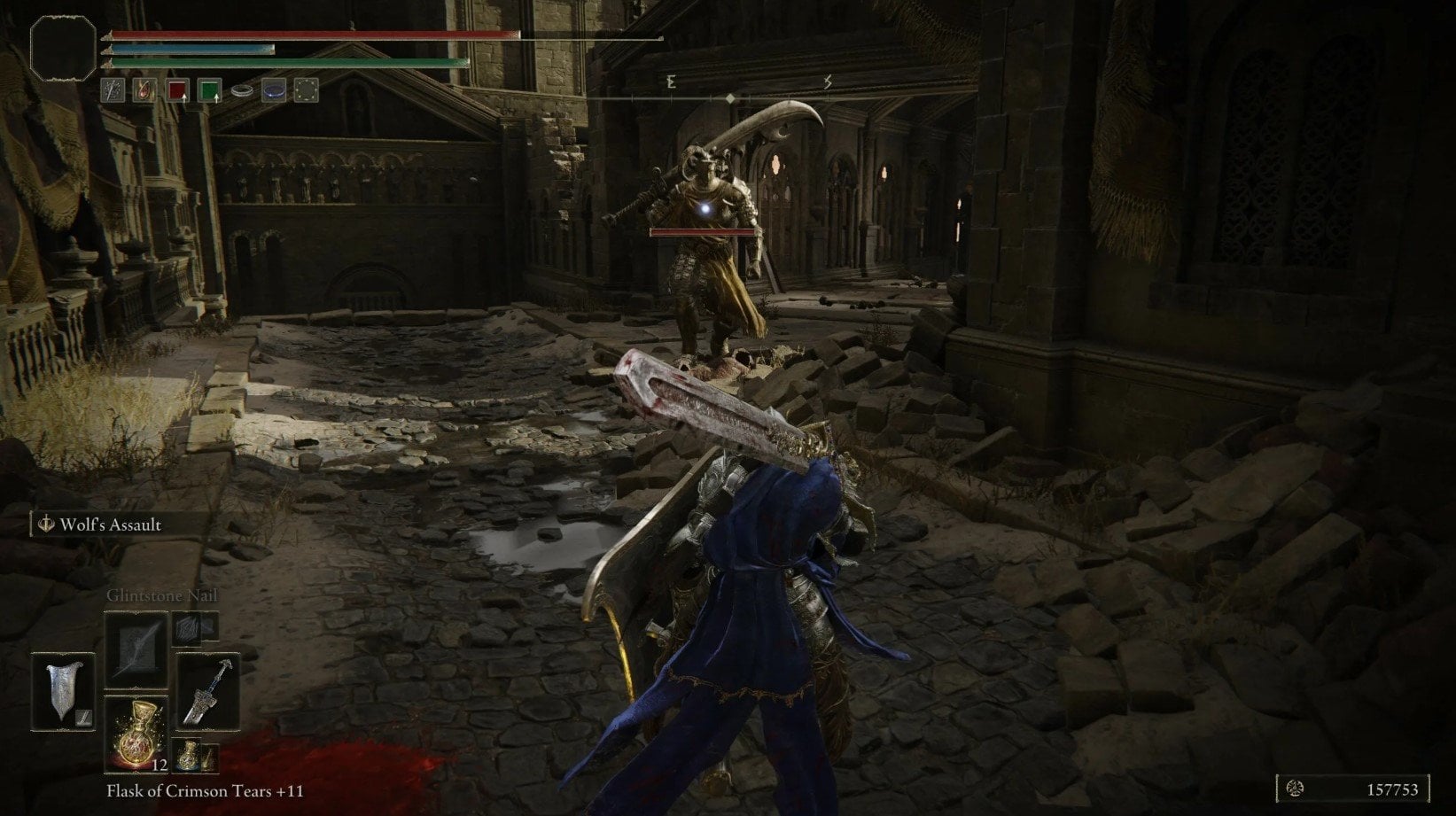This screenshot has width=1456, height=816.
Task: Select the Glintstone Nail spell slot
Action: point(136,649)
